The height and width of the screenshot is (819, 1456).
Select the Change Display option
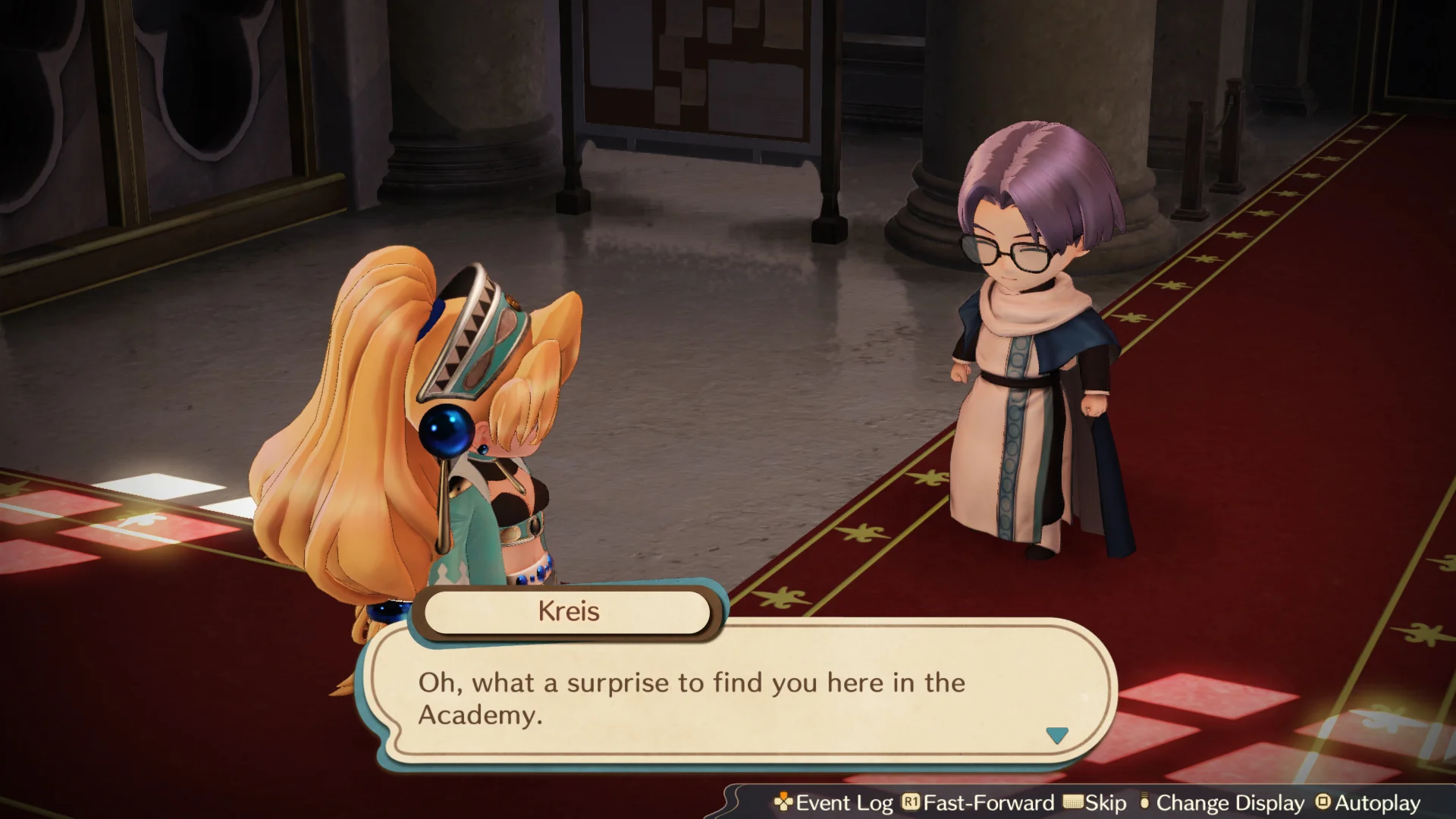(x=1222, y=803)
